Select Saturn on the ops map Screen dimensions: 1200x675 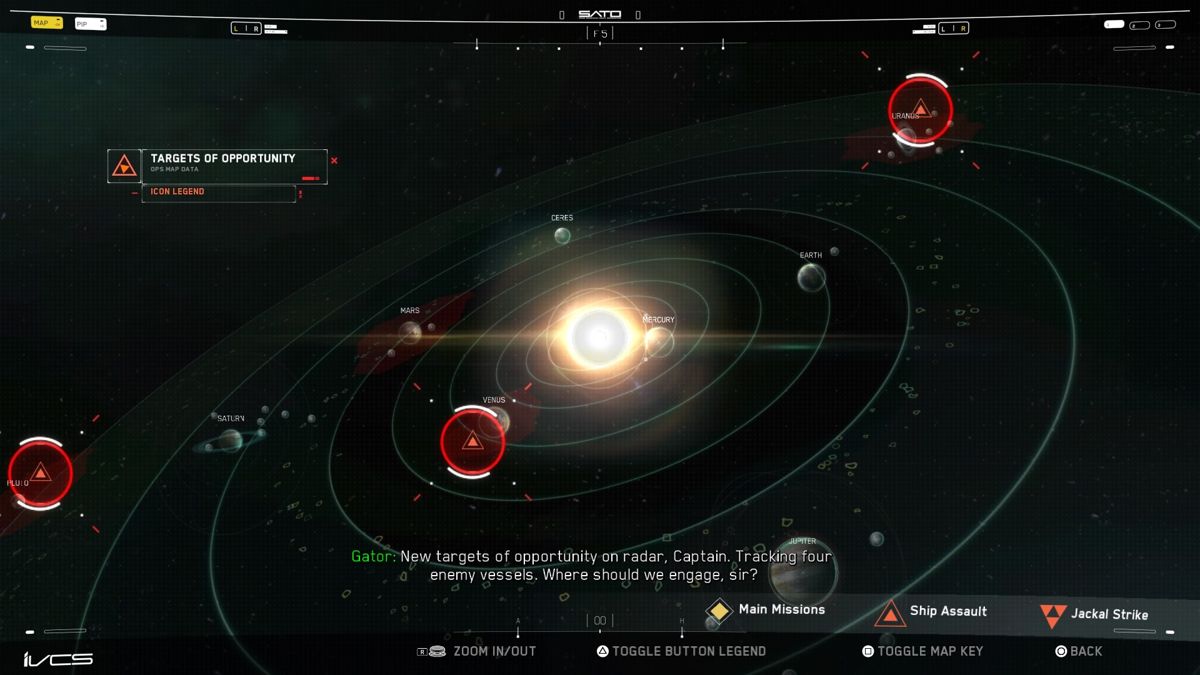coord(231,439)
